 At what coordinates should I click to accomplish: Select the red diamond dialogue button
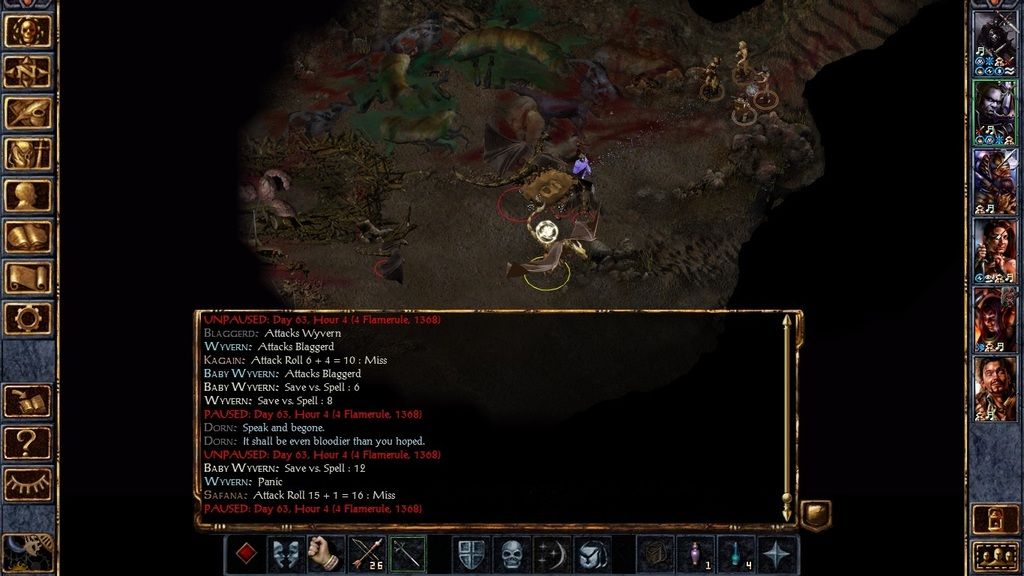coord(243,554)
